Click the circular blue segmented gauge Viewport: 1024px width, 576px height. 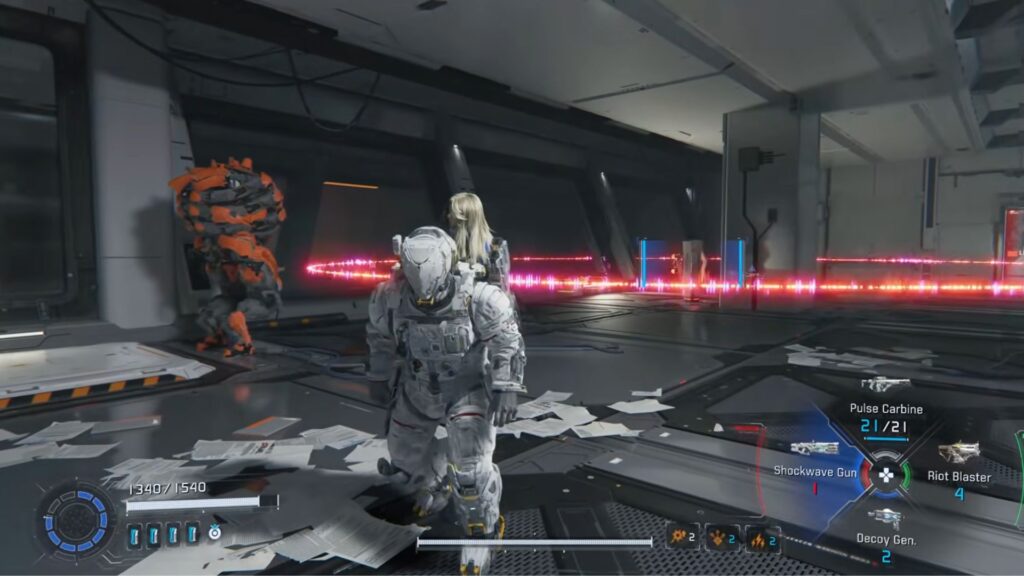pos(76,520)
